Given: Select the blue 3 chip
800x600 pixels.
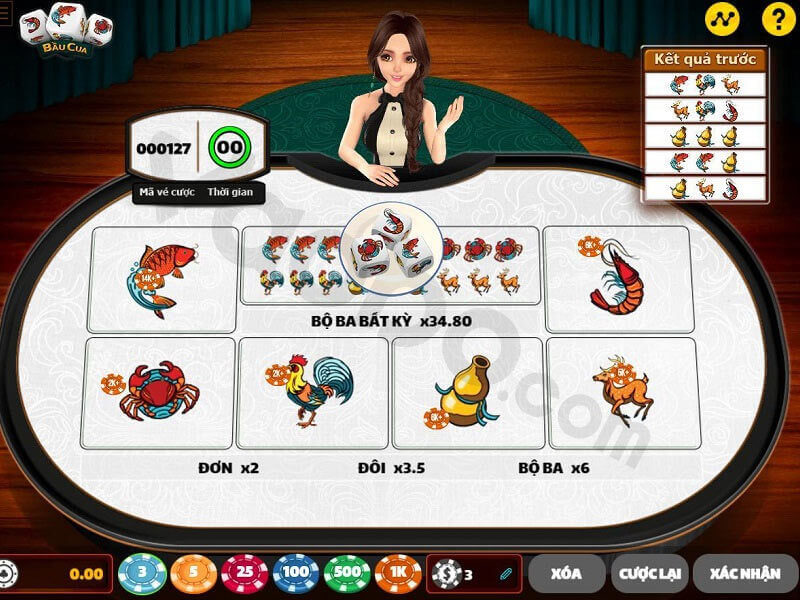Looking at the screenshot, I should 142,574.
